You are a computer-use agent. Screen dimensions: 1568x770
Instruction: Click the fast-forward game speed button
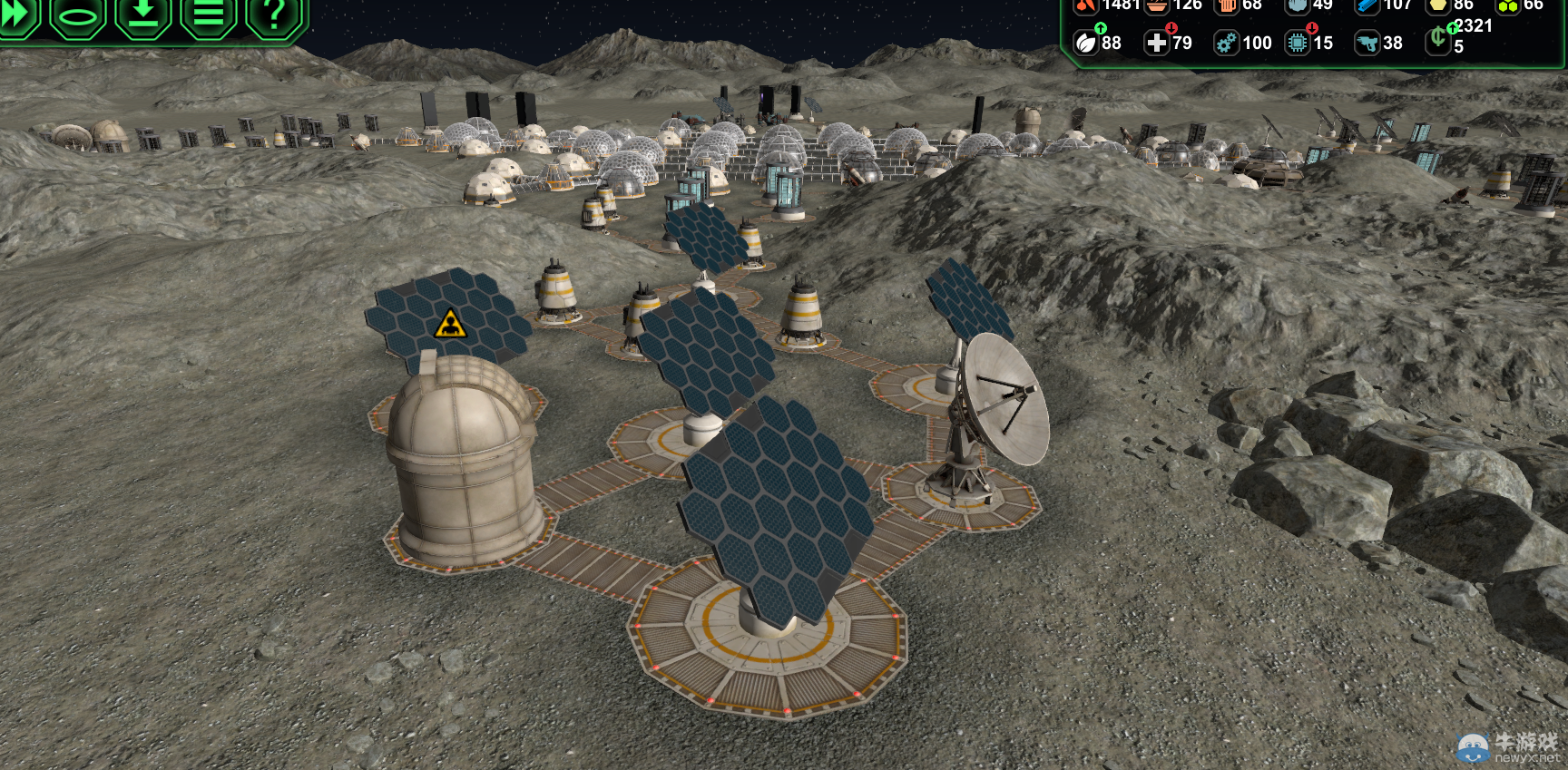tap(16, 14)
